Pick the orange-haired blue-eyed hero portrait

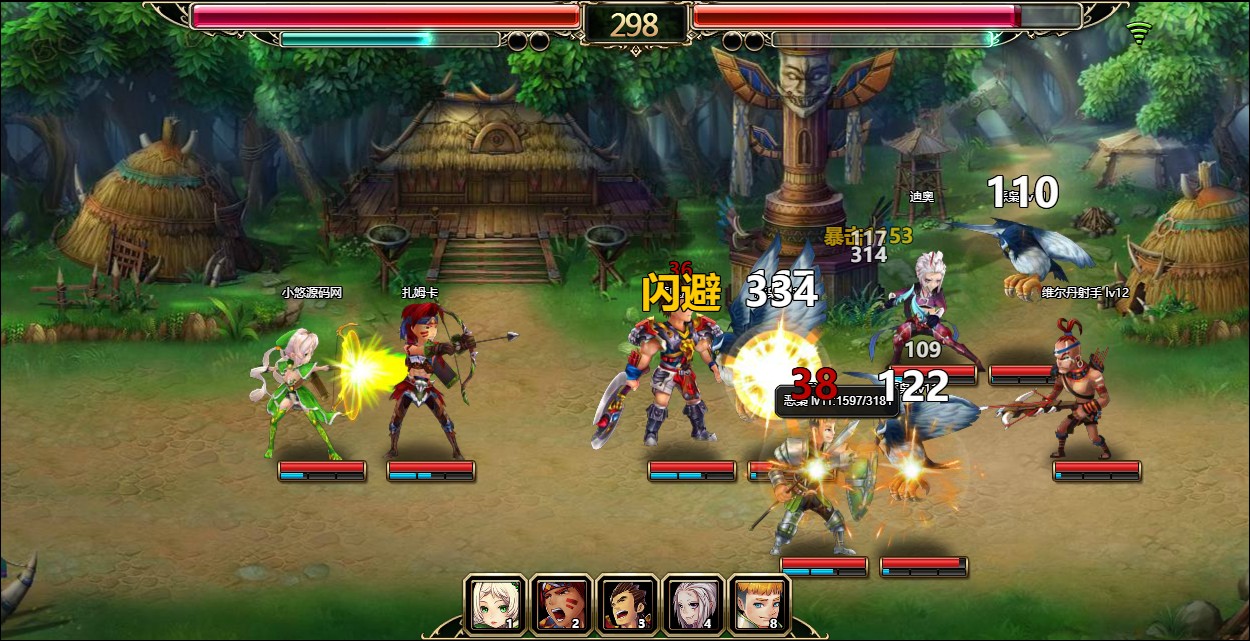759,603
